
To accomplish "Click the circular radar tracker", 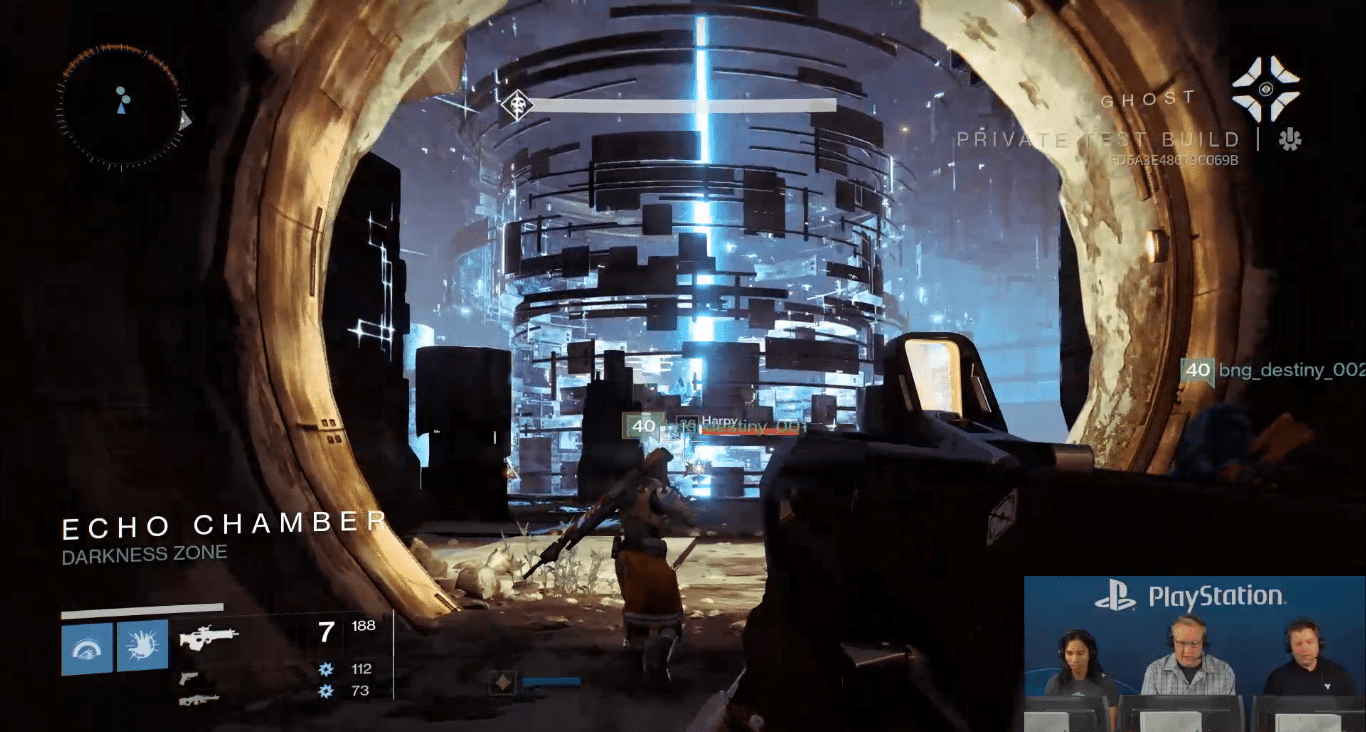I will (121, 105).
